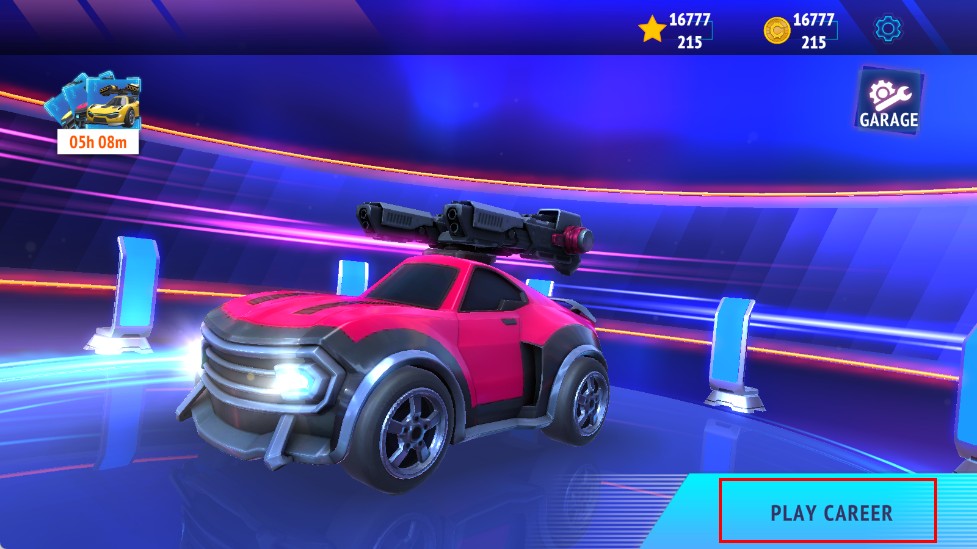Screen dimensions: 977x549
Task: Open the settings gear
Action: 887,29
